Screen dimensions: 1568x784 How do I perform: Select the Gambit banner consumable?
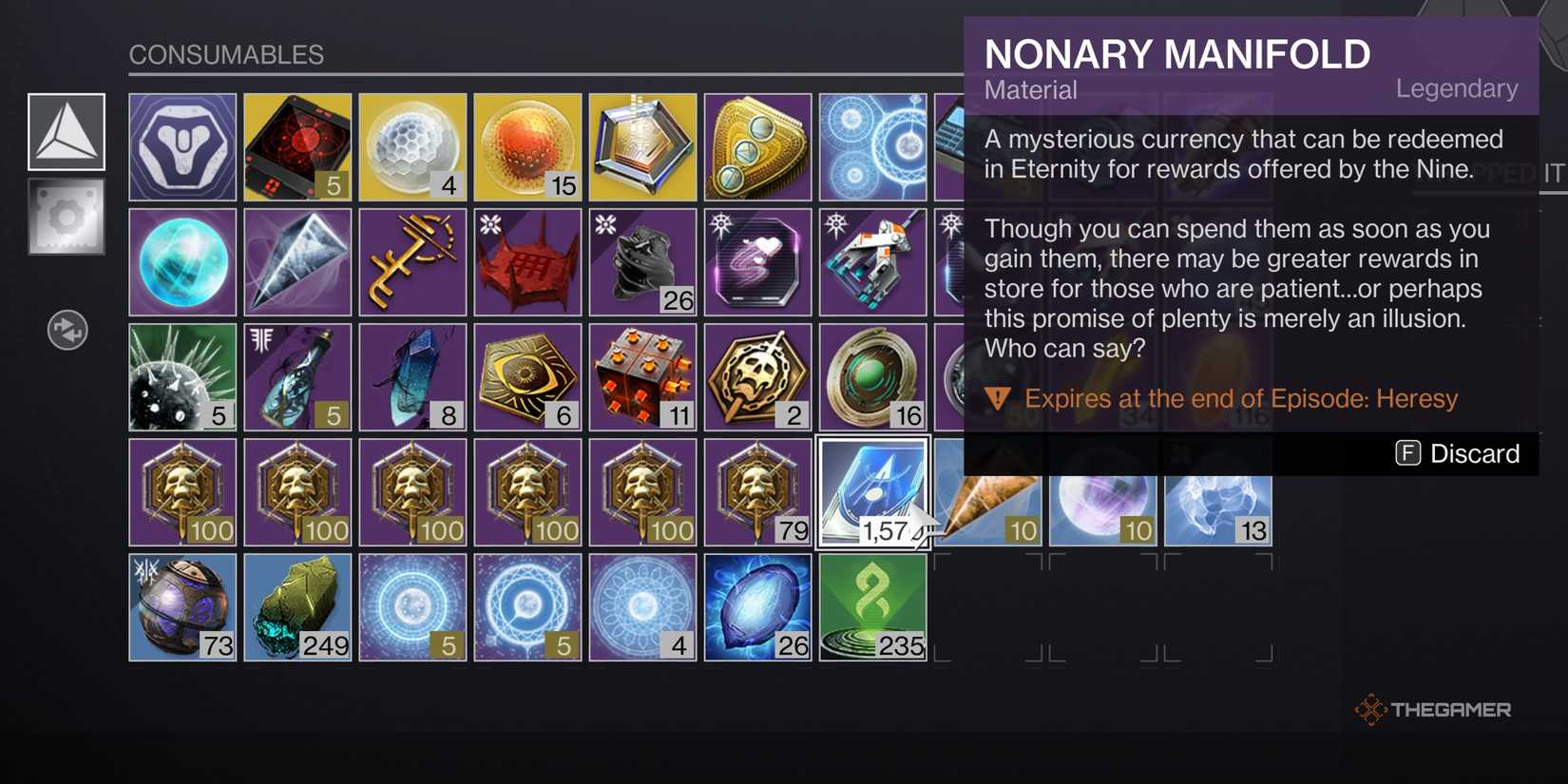tap(182, 145)
